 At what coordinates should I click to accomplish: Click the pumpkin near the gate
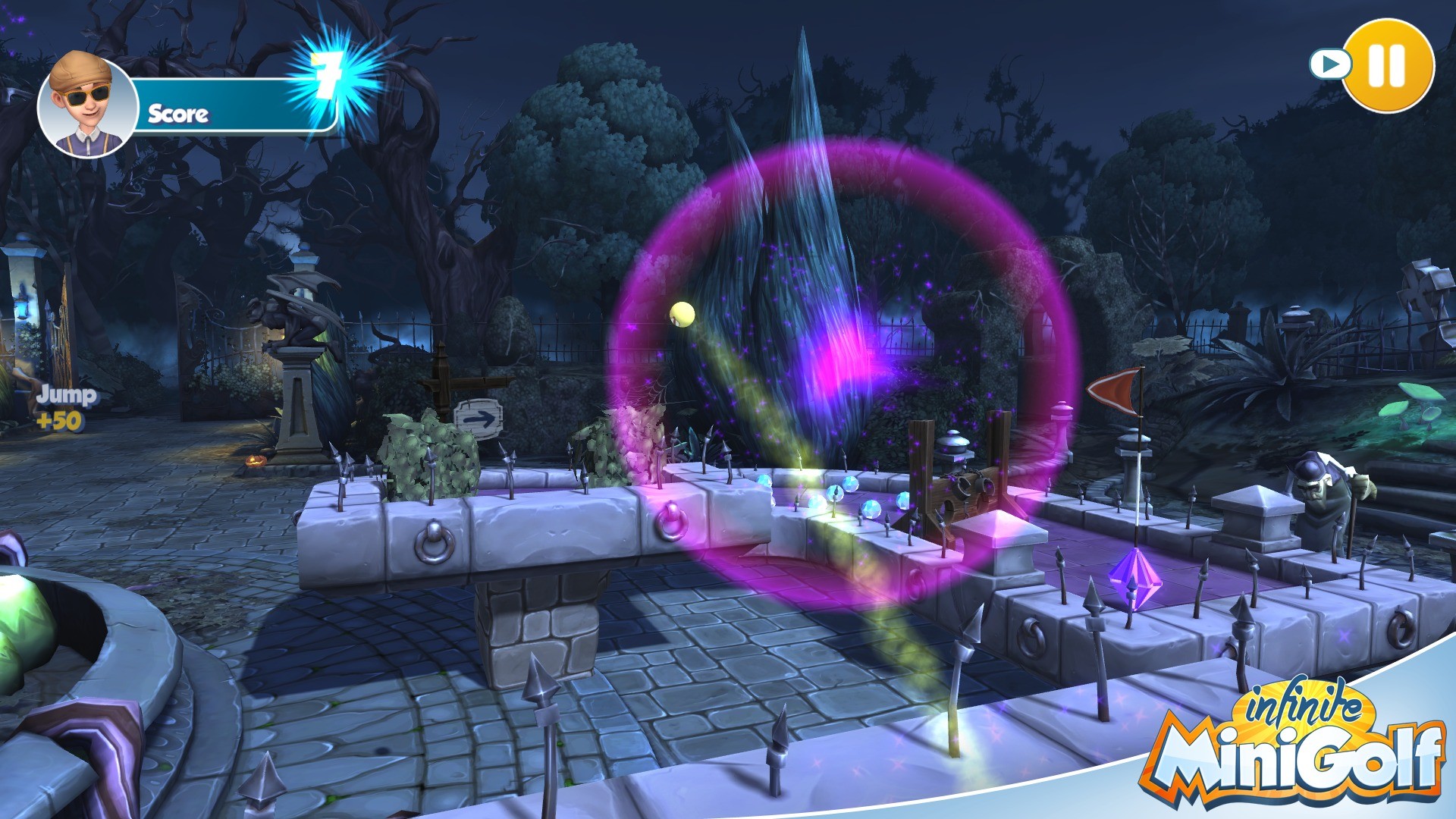[x=256, y=460]
